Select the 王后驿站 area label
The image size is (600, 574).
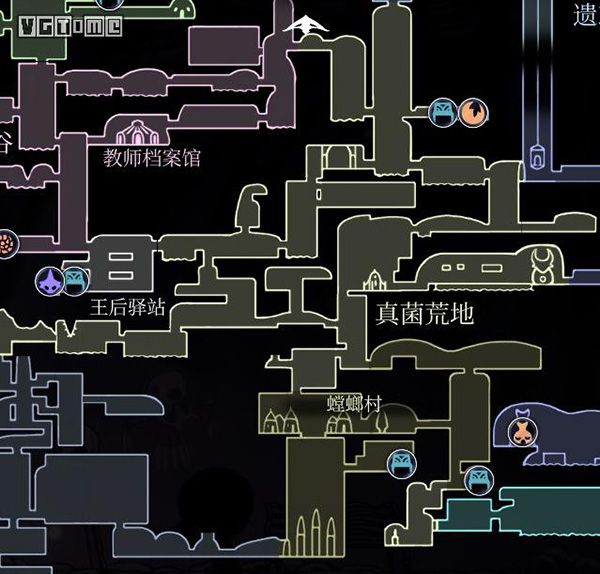pos(128,307)
